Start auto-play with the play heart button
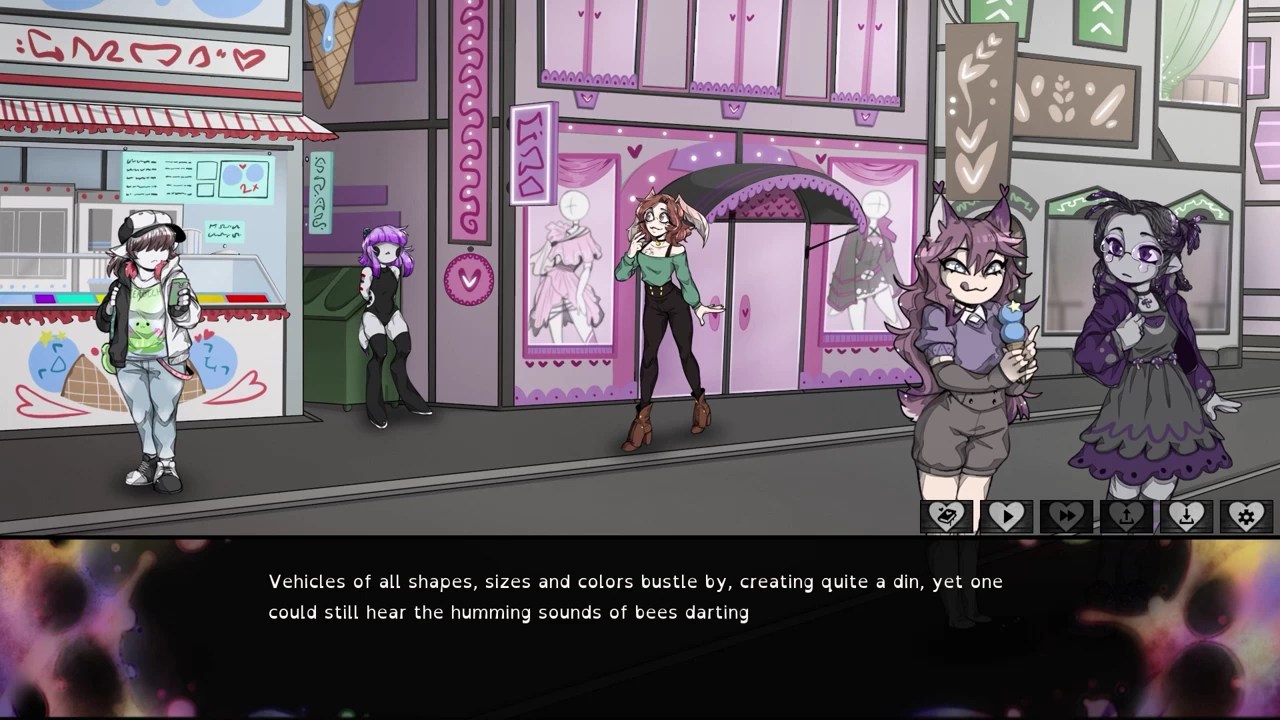1280x720 pixels. tap(1006, 516)
